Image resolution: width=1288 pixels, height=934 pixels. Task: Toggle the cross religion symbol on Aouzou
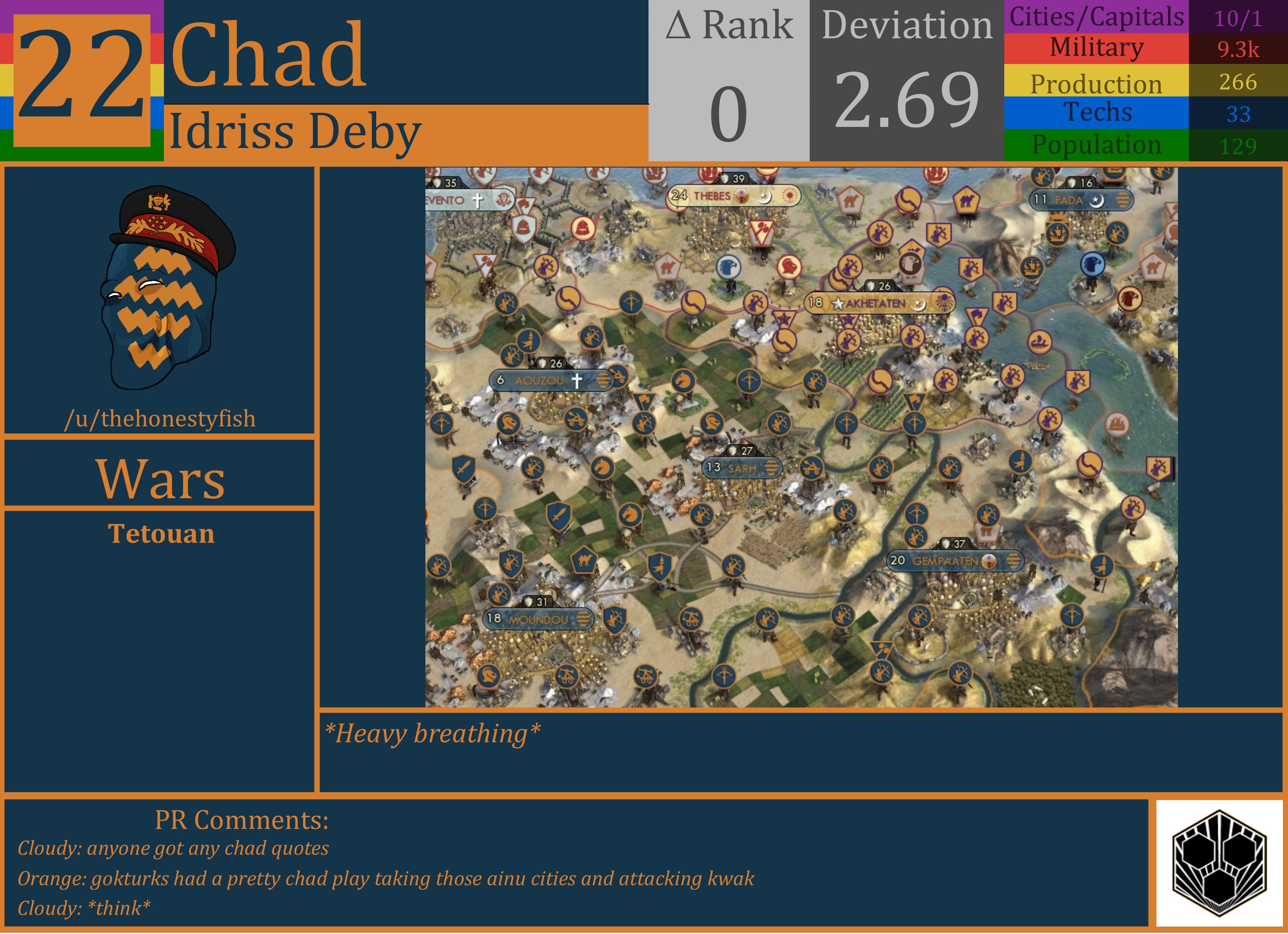(x=577, y=380)
